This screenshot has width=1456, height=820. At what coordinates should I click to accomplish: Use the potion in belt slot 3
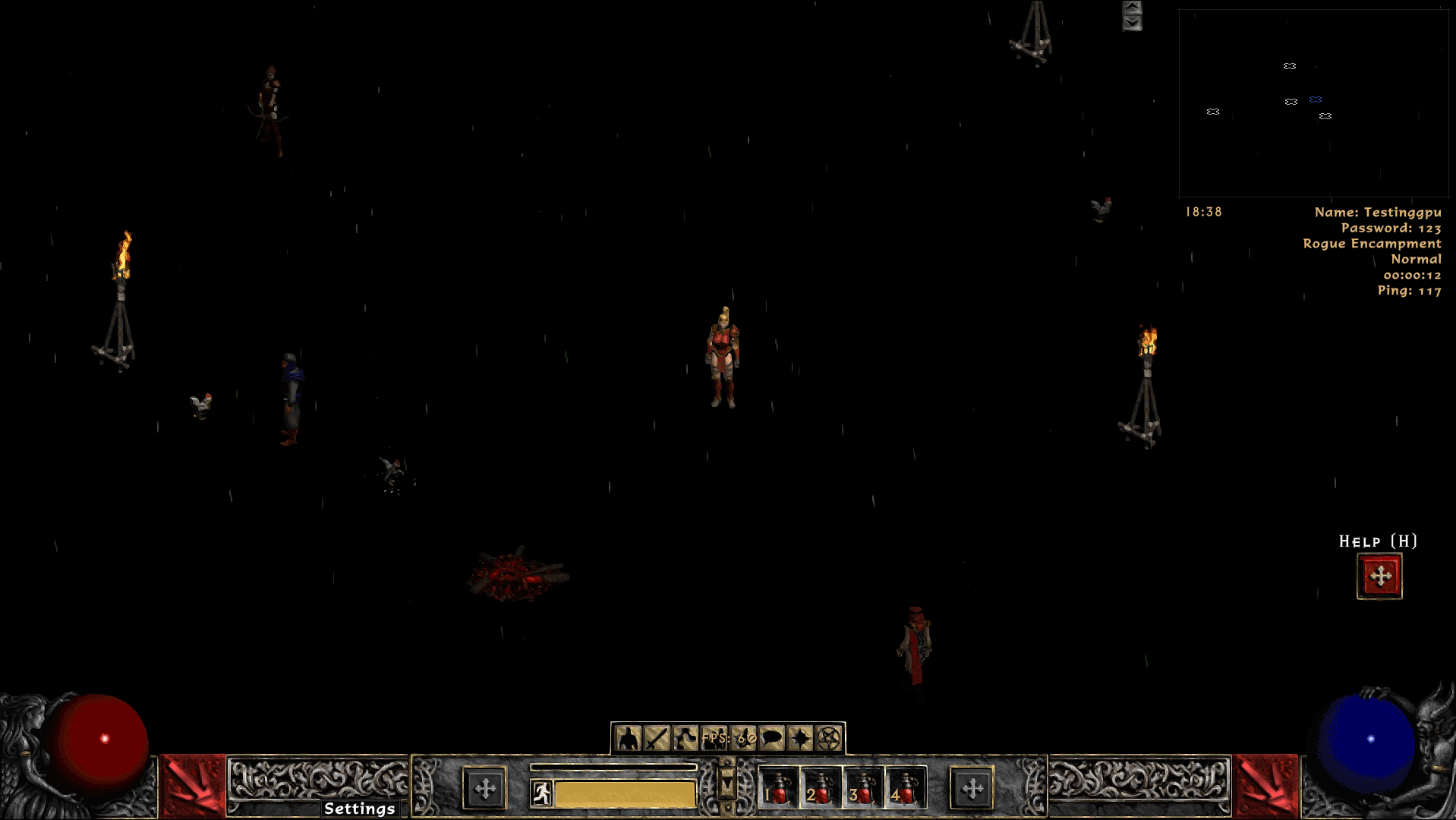[x=862, y=788]
